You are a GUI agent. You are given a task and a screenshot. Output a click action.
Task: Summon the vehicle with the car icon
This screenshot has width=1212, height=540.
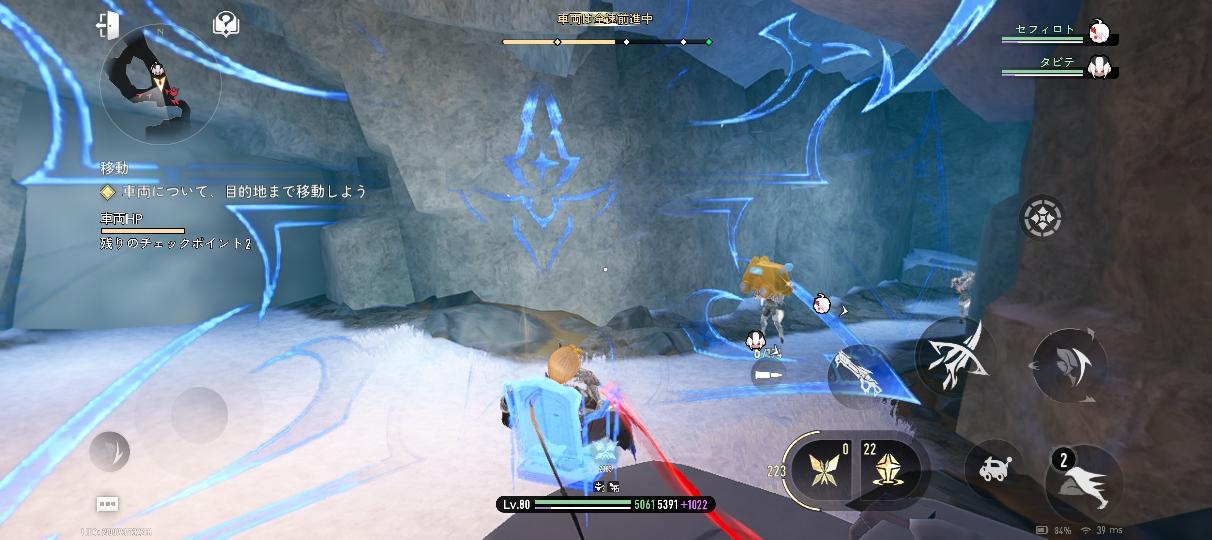[993, 469]
